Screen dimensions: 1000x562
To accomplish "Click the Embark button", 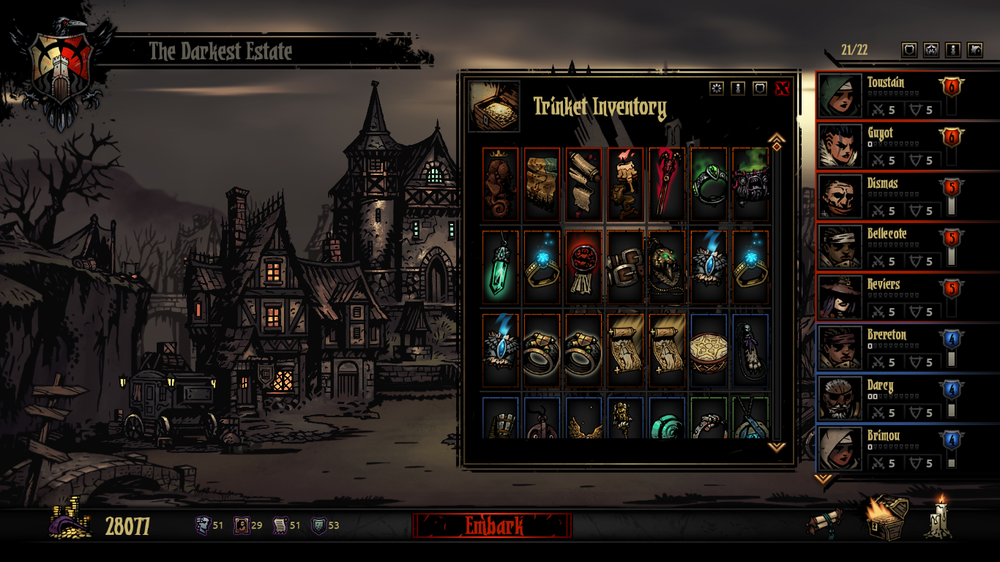I will (x=492, y=525).
